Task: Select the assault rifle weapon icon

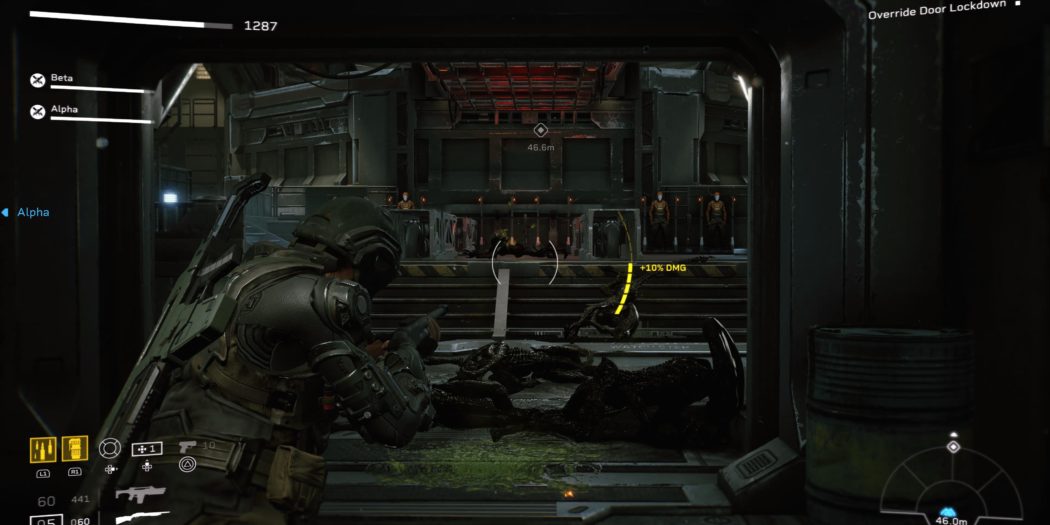Action: 140,493
